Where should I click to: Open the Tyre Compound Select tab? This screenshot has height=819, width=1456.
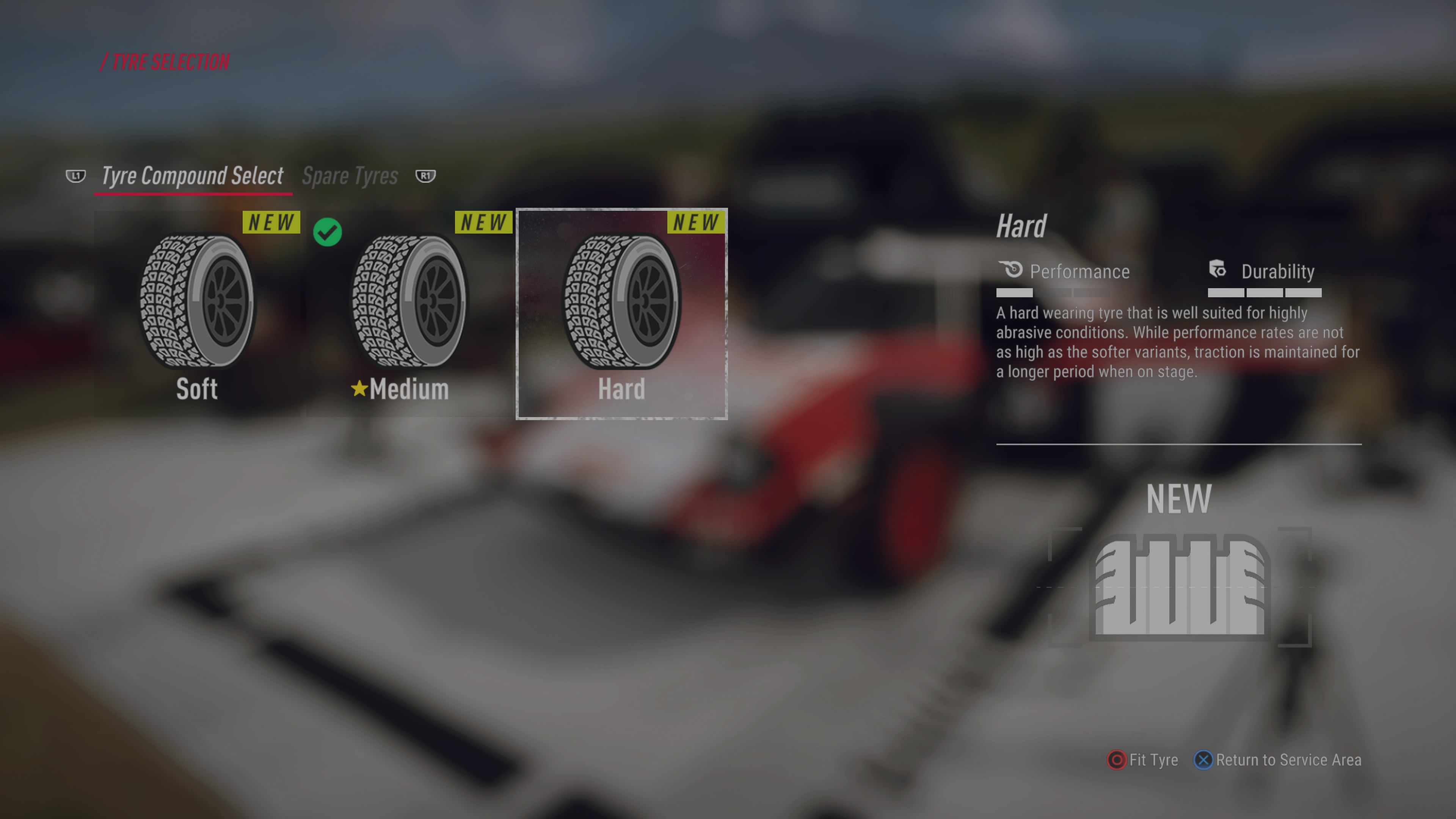click(192, 176)
